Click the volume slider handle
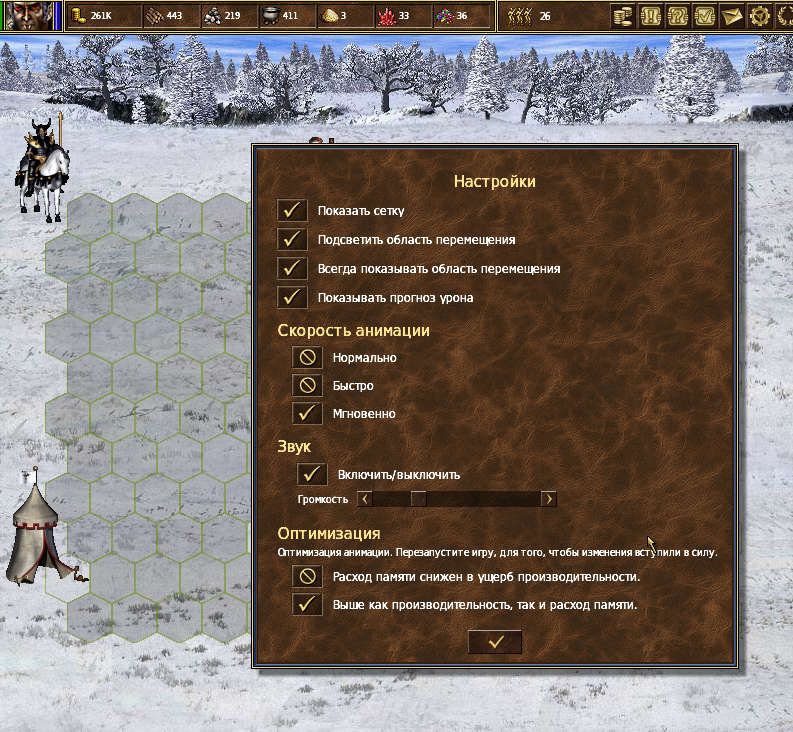The height and width of the screenshot is (732, 793). pos(418,498)
